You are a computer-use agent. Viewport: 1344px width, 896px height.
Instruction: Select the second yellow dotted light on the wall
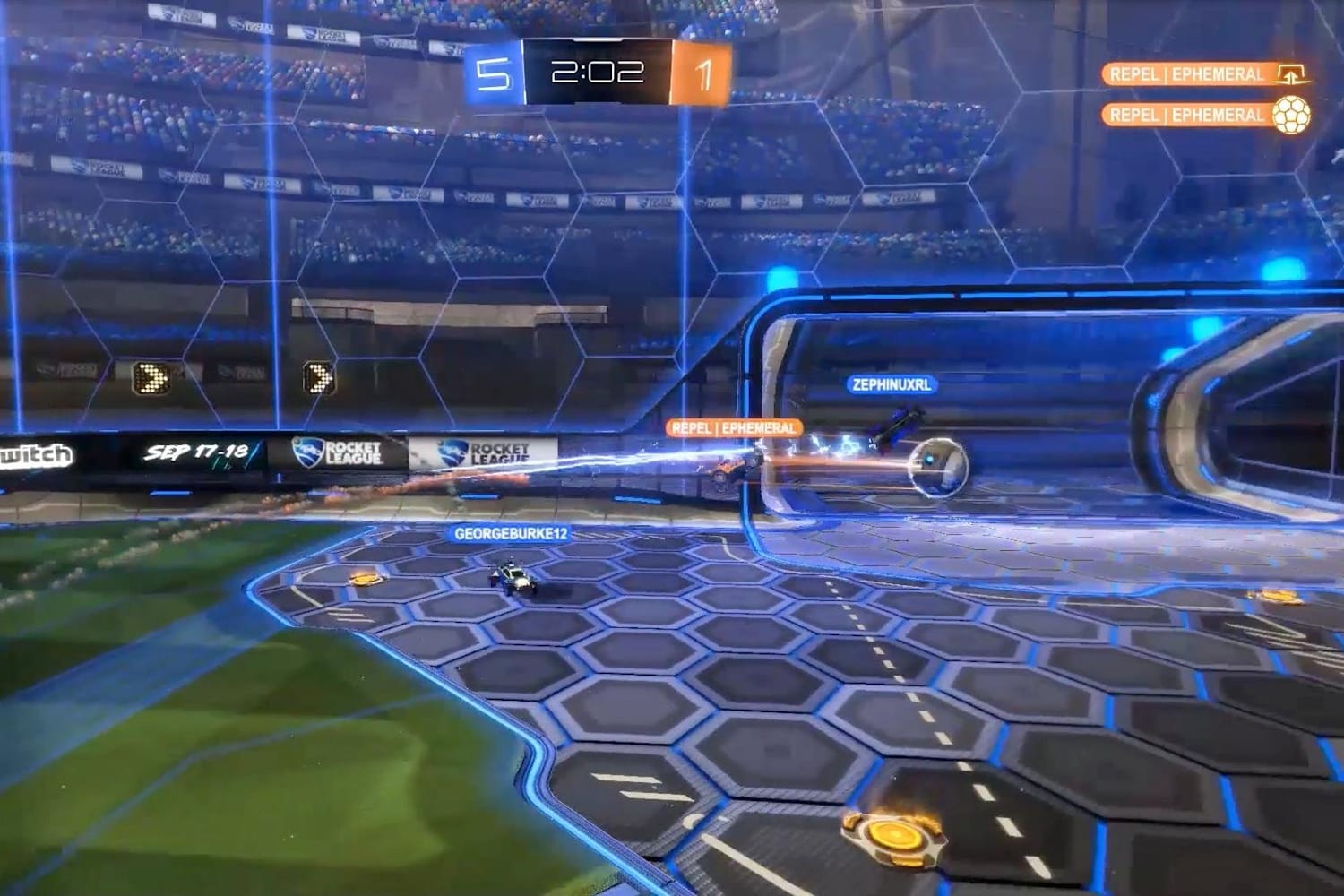(318, 379)
